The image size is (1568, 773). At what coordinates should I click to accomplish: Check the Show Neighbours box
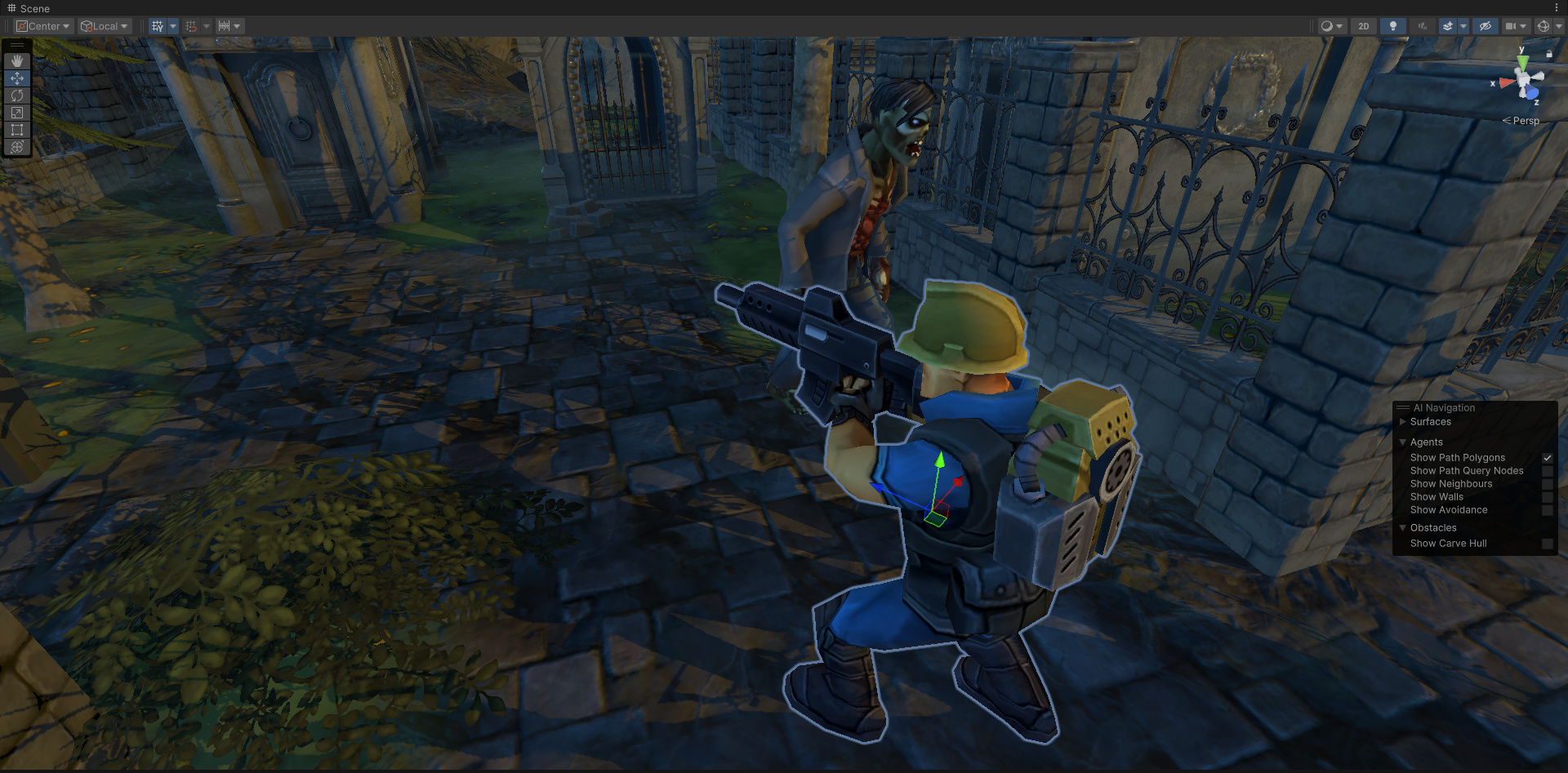tap(1547, 484)
